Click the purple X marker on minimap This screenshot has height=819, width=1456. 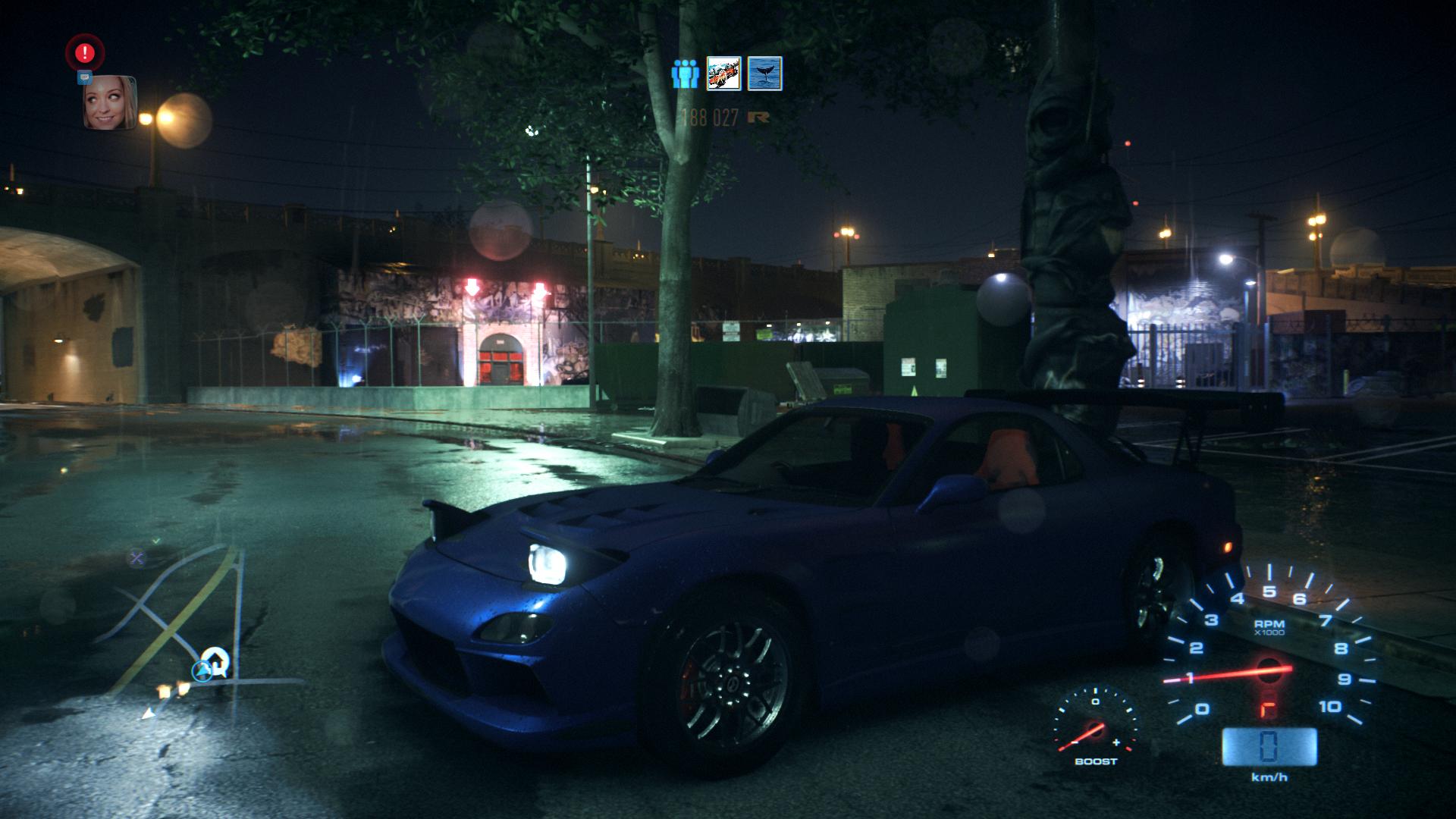[136, 559]
